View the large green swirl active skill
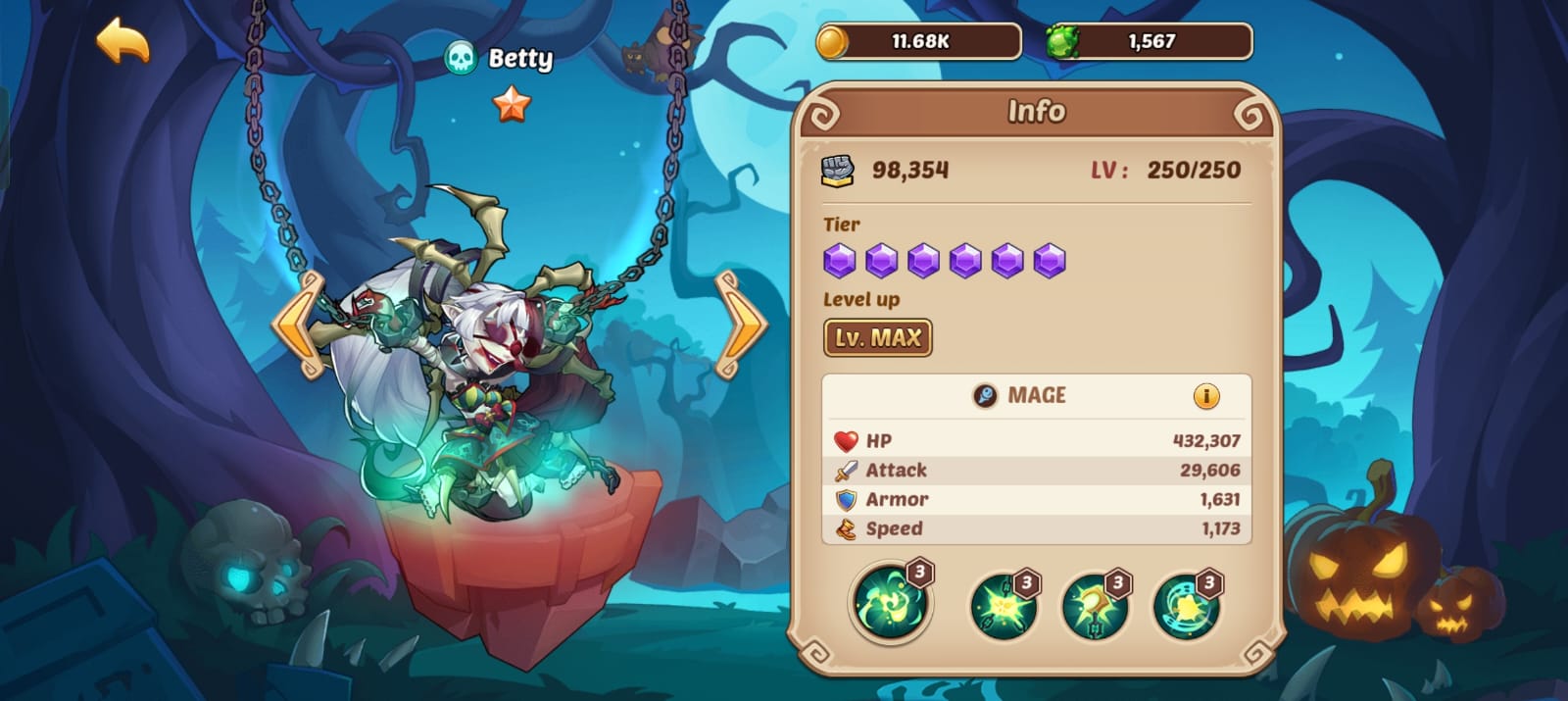Viewport: 1568px width, 701px height. tap(890, 602)
